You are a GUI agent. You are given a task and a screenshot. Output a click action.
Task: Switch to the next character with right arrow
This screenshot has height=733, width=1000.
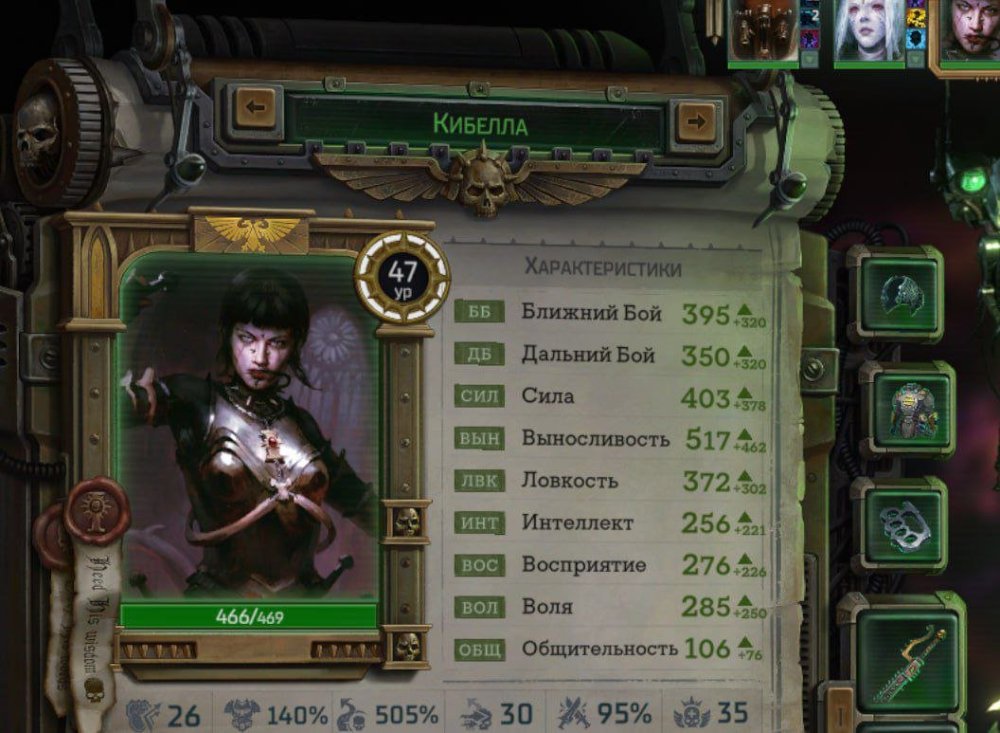pos(695,122)
